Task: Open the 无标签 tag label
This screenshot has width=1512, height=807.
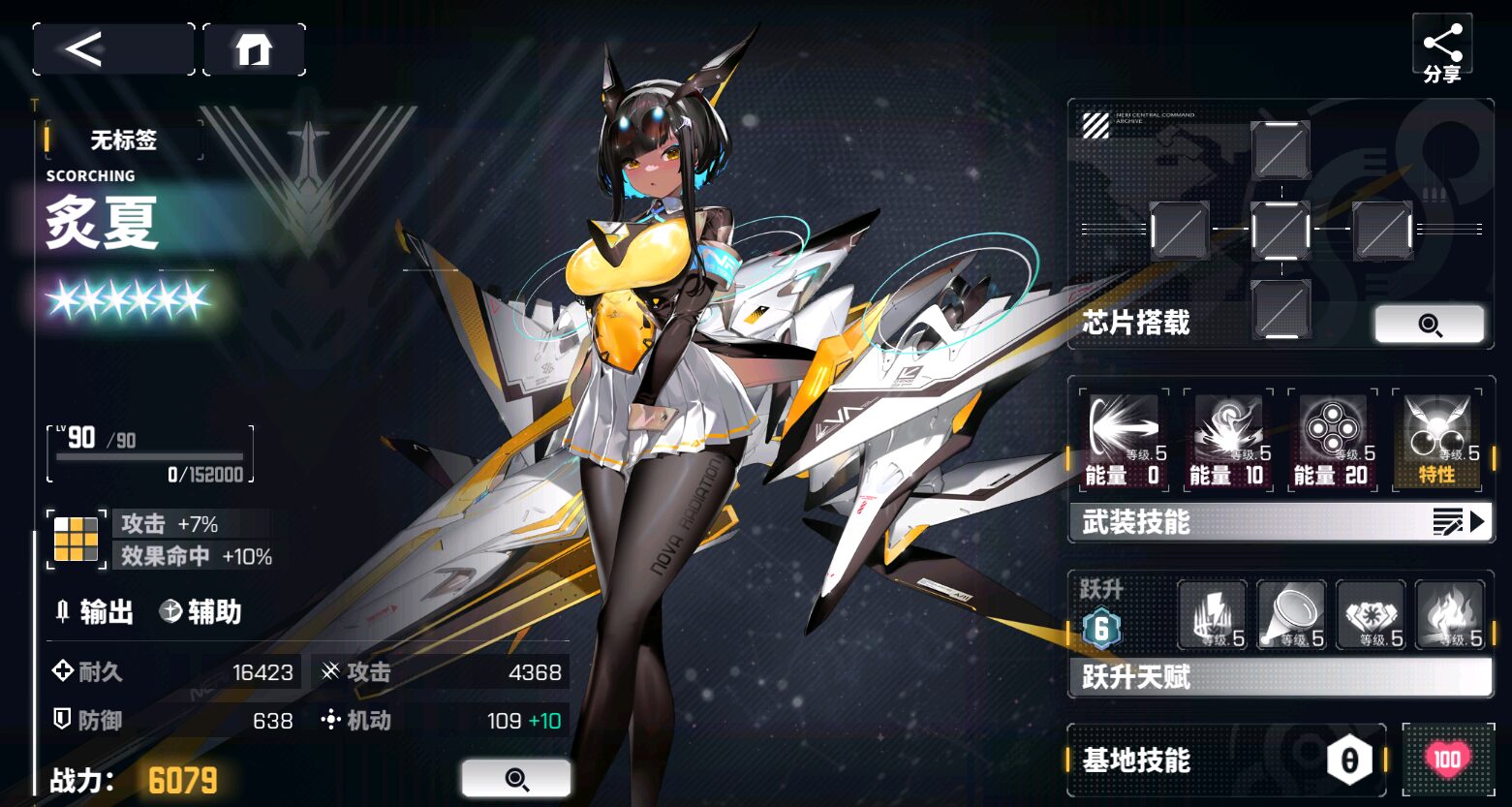Action: [124, 140]
